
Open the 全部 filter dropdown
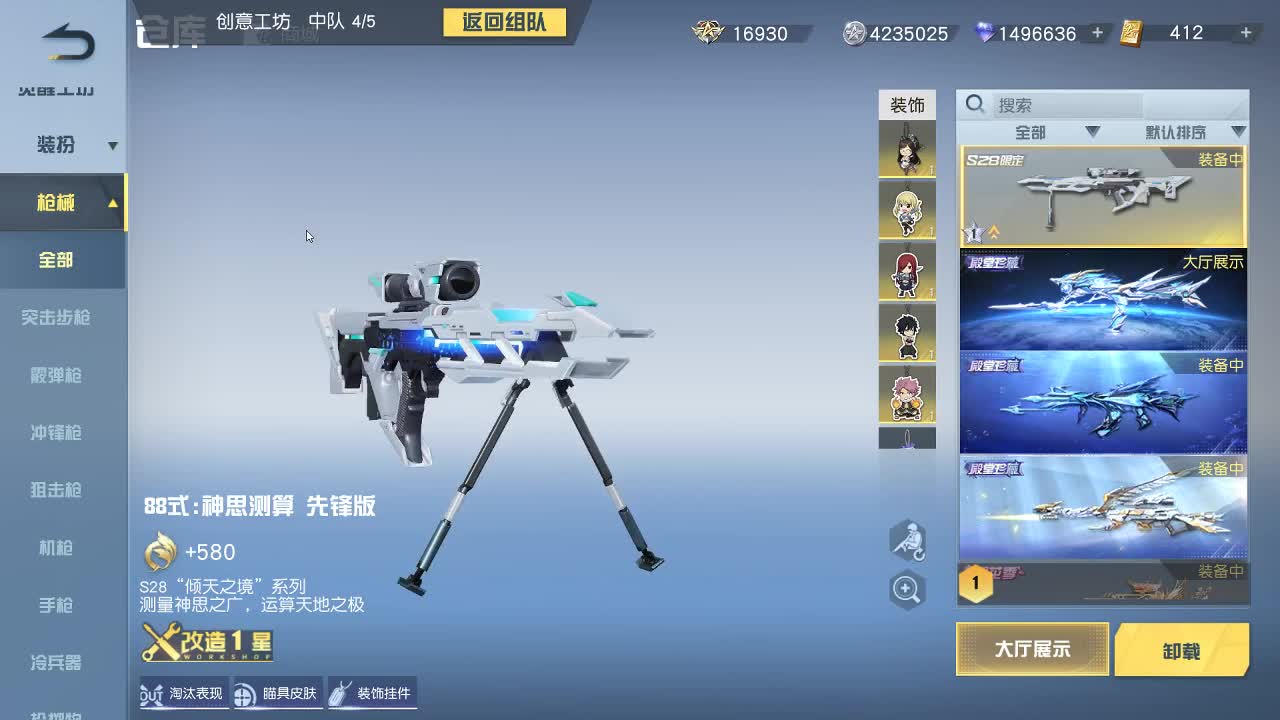[x=1030, y=131]
